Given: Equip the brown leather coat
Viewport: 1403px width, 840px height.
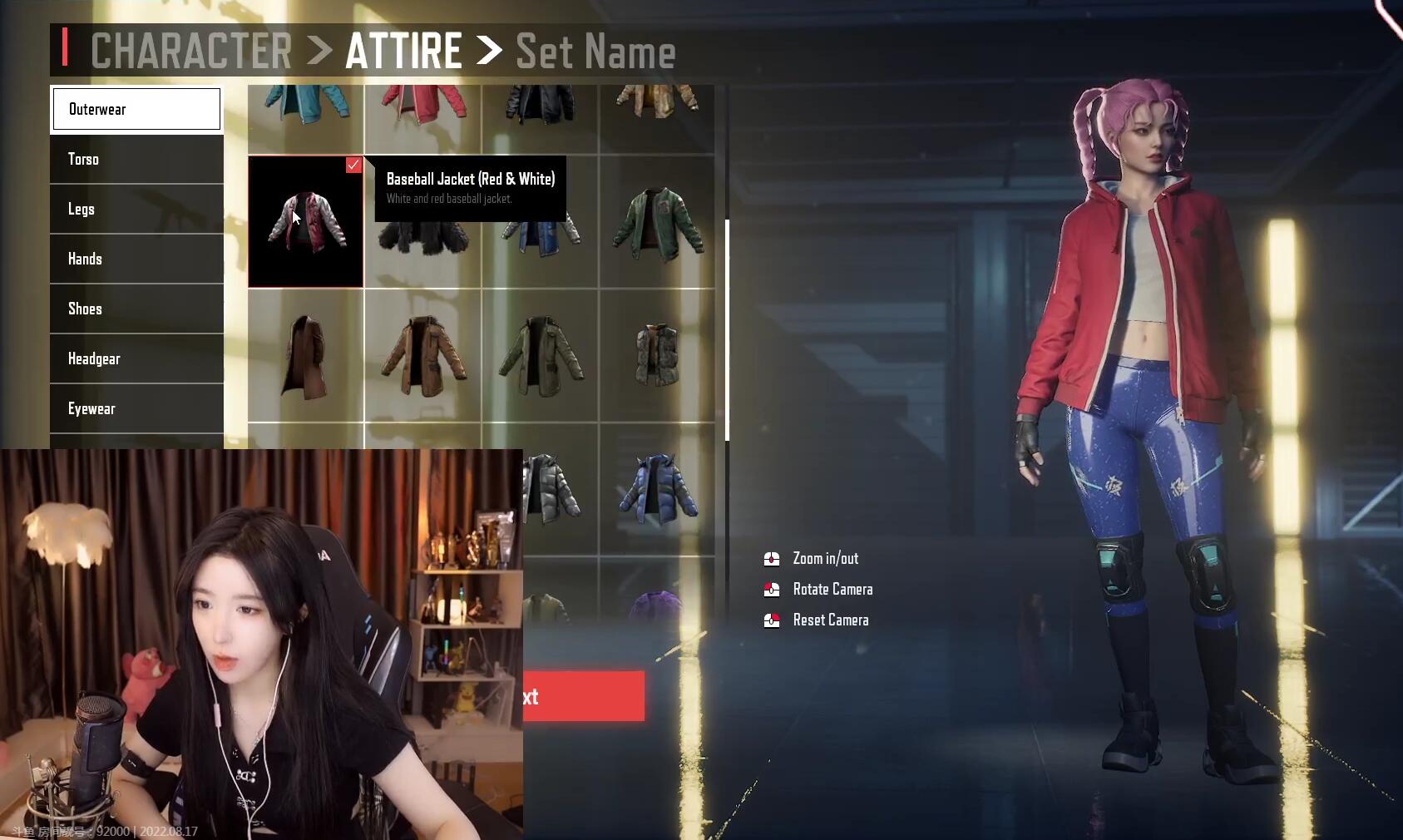Looking at the screenshot, I should pos(422,356).
